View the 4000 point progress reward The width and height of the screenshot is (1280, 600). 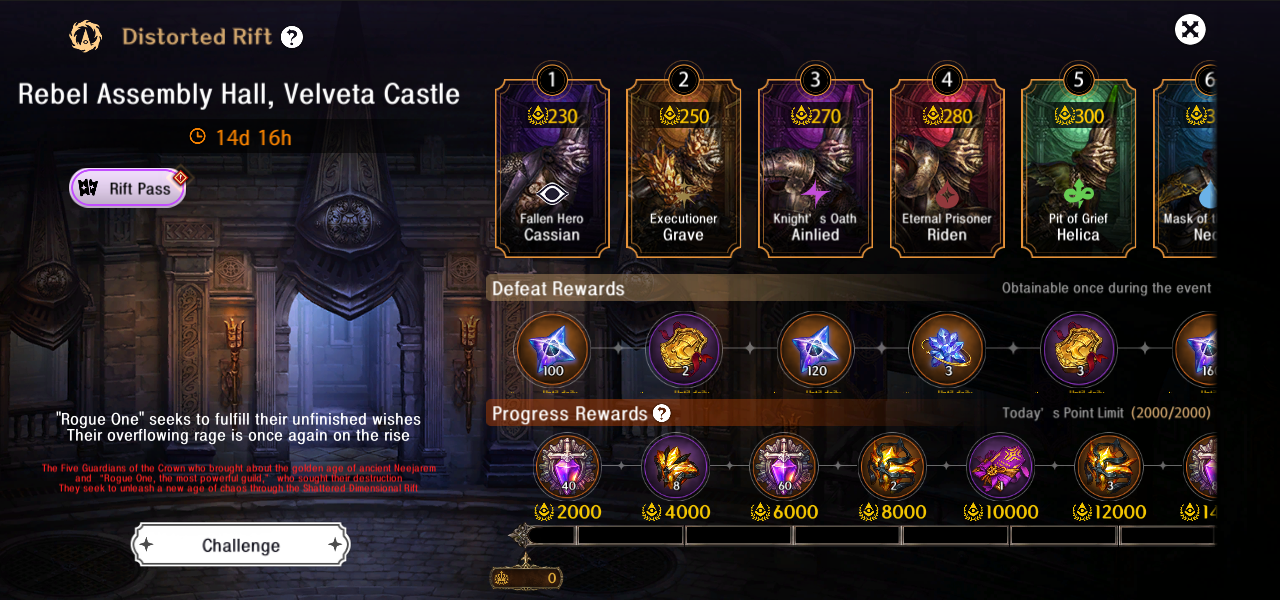[x=676, y=467]
